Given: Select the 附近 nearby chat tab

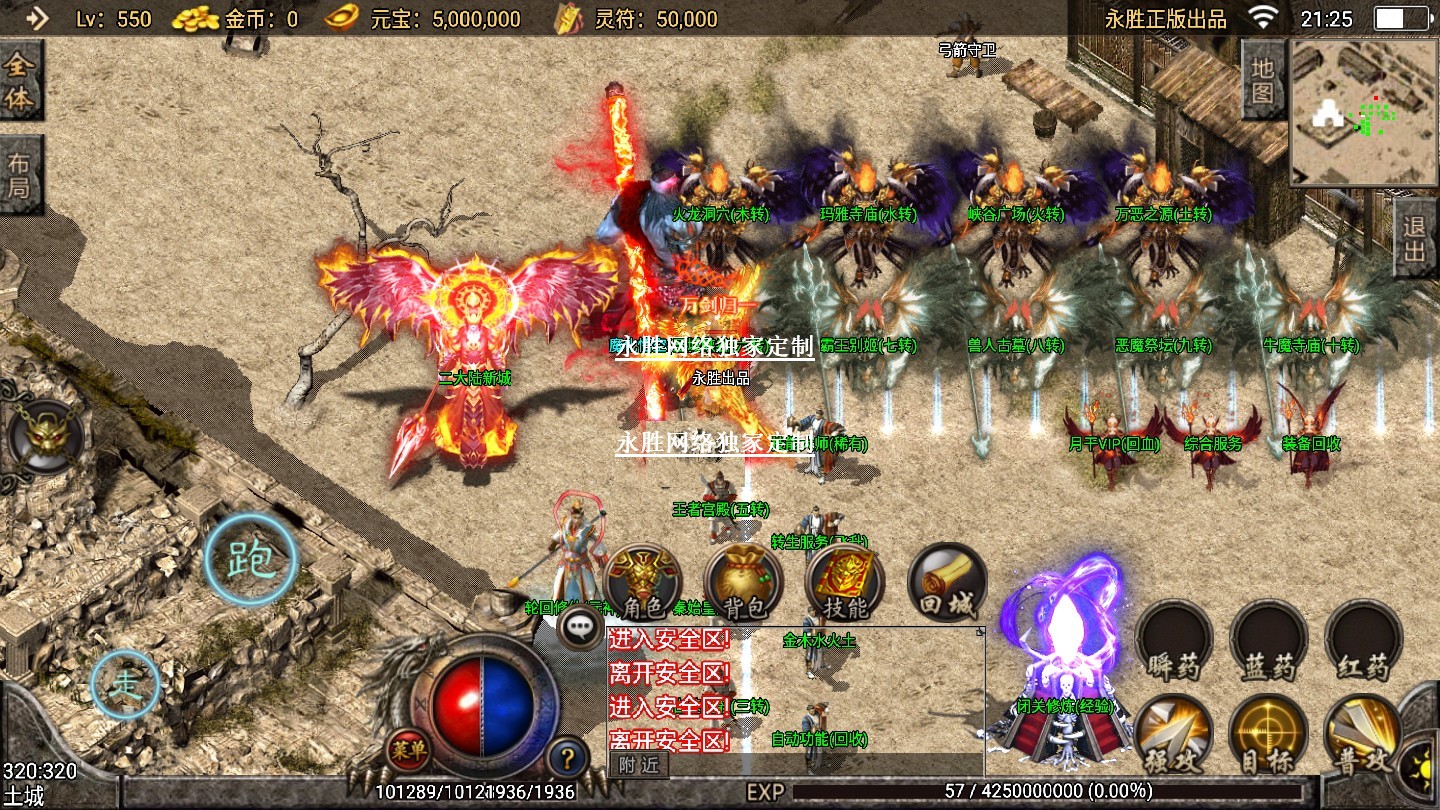Looking at the screenshot, I should click(x=639, y=765).
